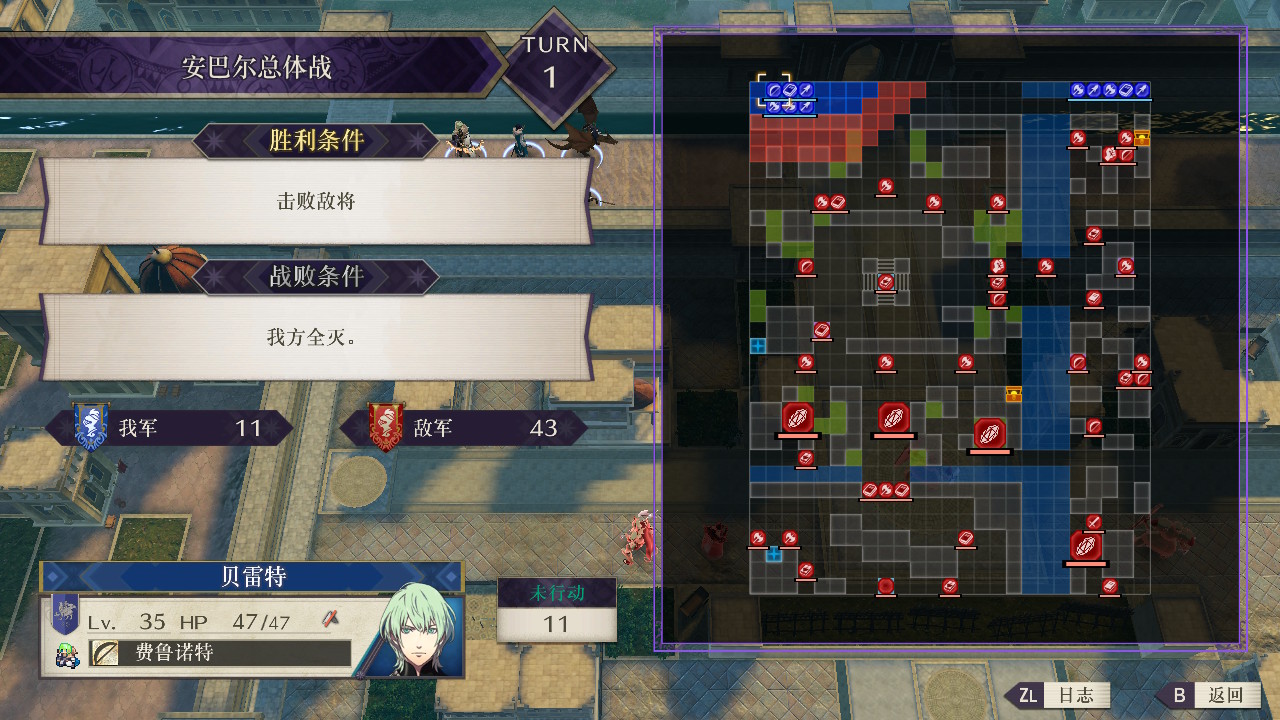Image resolution: width=1280 pixels, height=720 pixels.
Task: Click Byleth's green-haired portrait
Action: 419,630
